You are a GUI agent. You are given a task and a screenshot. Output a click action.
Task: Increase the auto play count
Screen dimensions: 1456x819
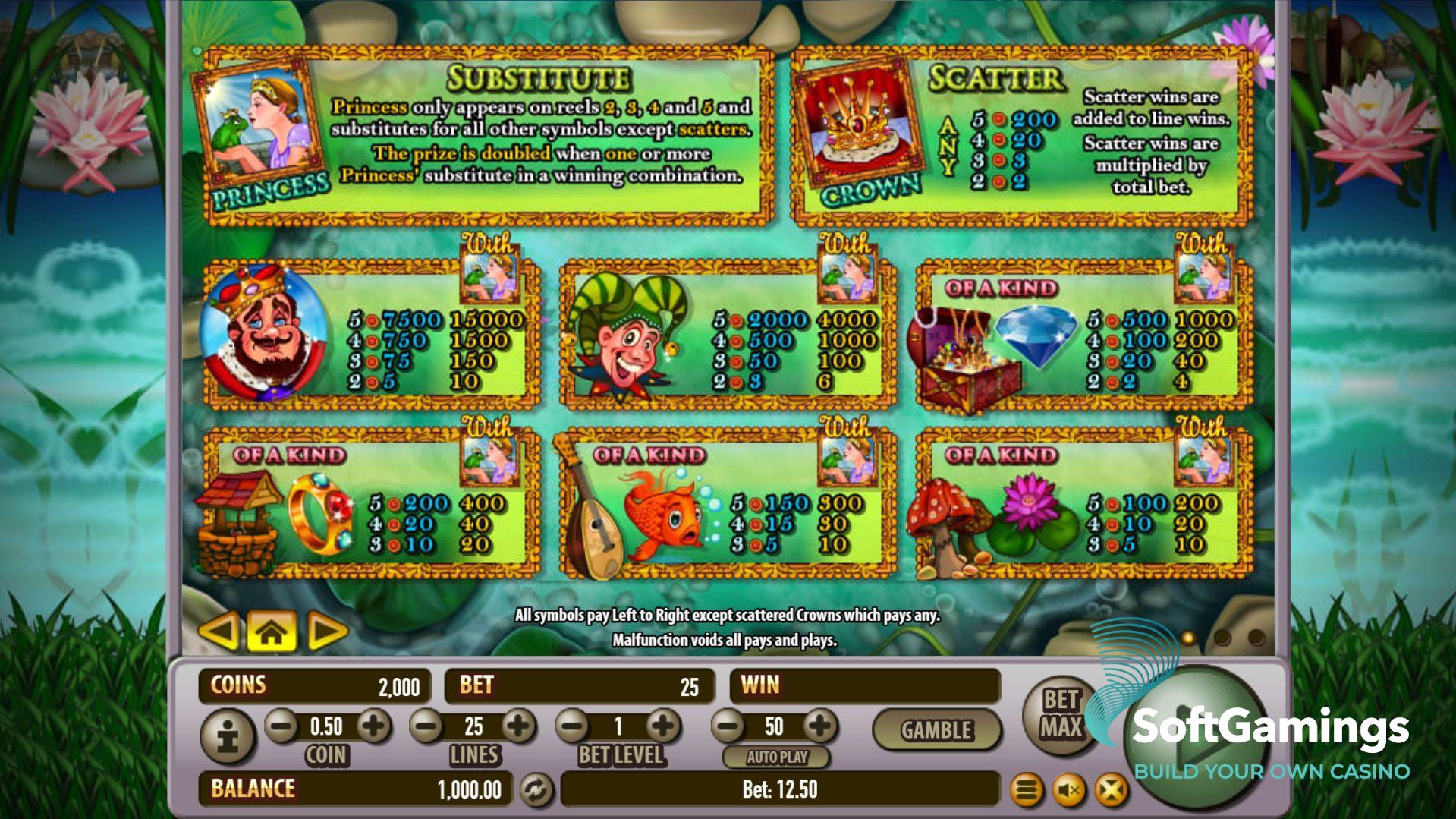pos(819,726)
